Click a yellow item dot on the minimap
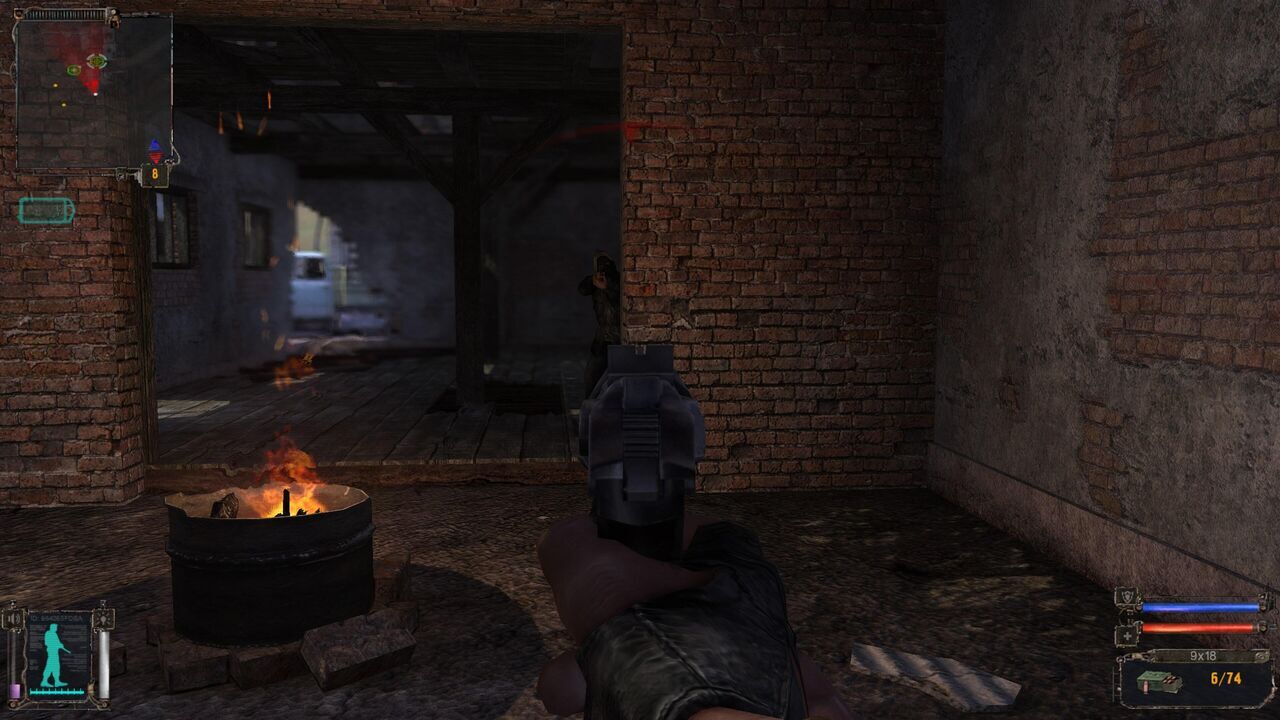Viewport: 1280px width, 720px height. pyautogui.click(x=55, y=85)
